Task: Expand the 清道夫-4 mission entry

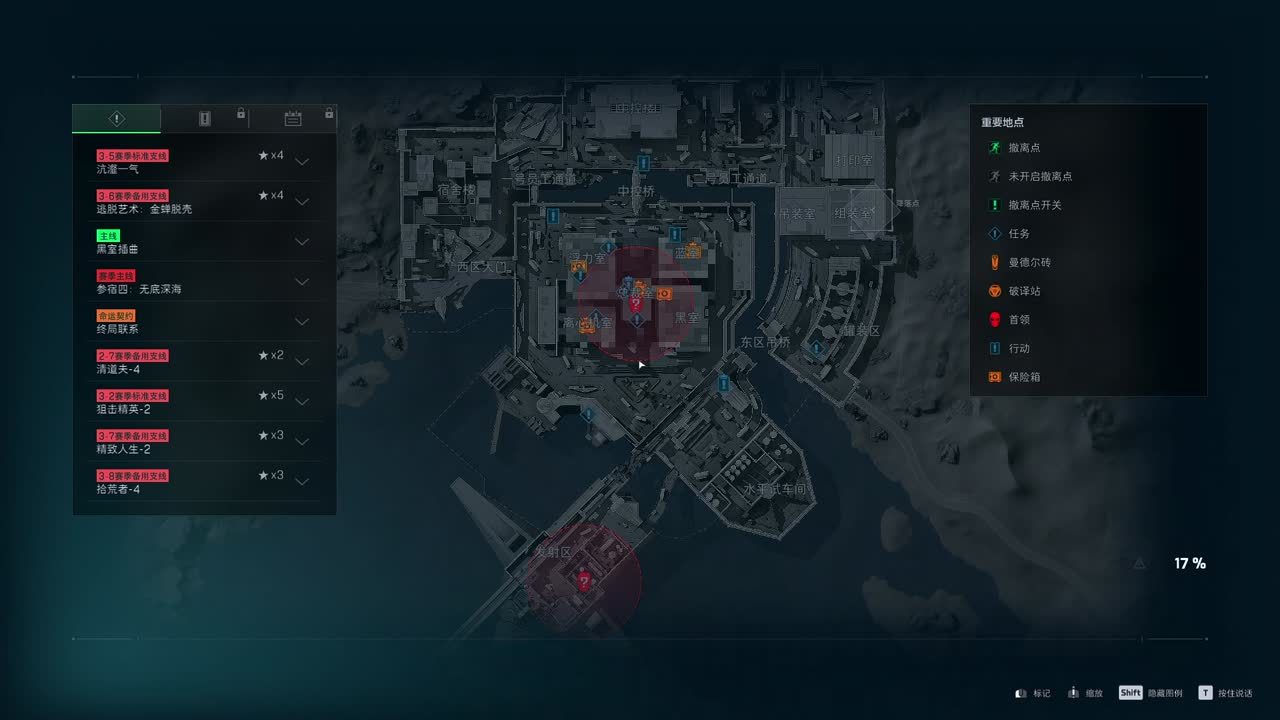Action: (x=302, y=362)
